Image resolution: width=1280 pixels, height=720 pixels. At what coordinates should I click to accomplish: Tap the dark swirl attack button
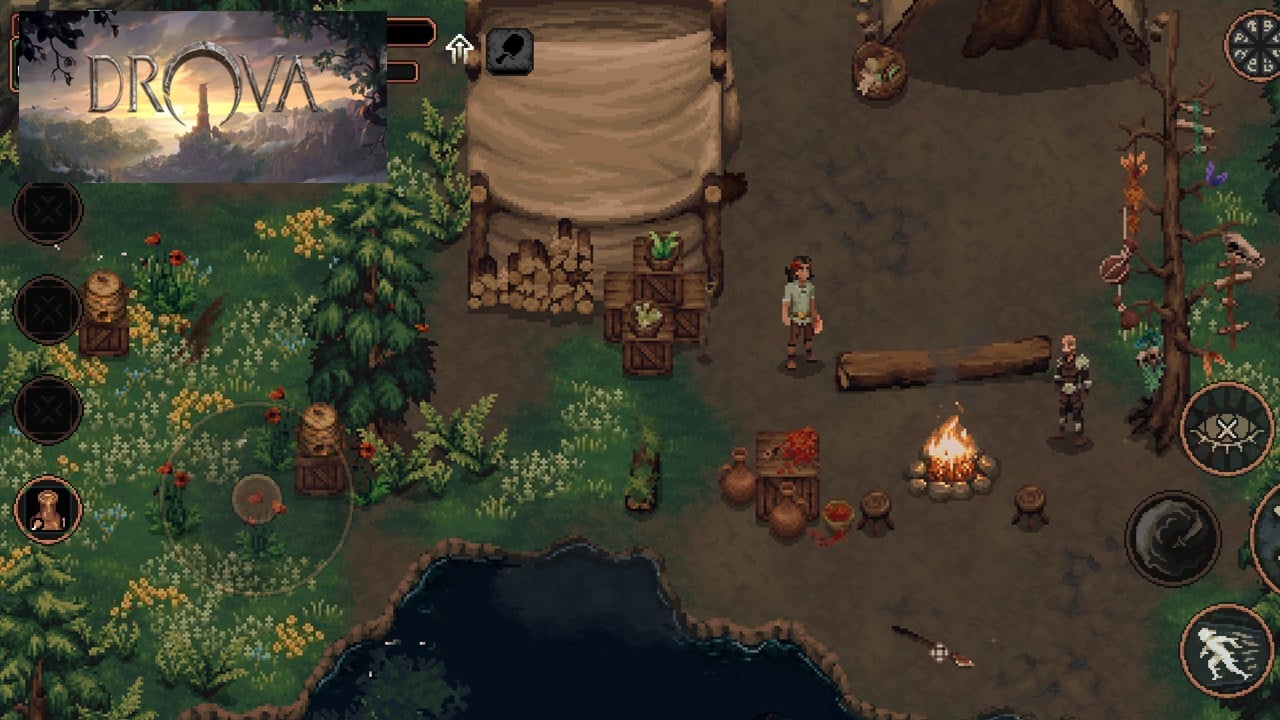[x=1172, y=538]
